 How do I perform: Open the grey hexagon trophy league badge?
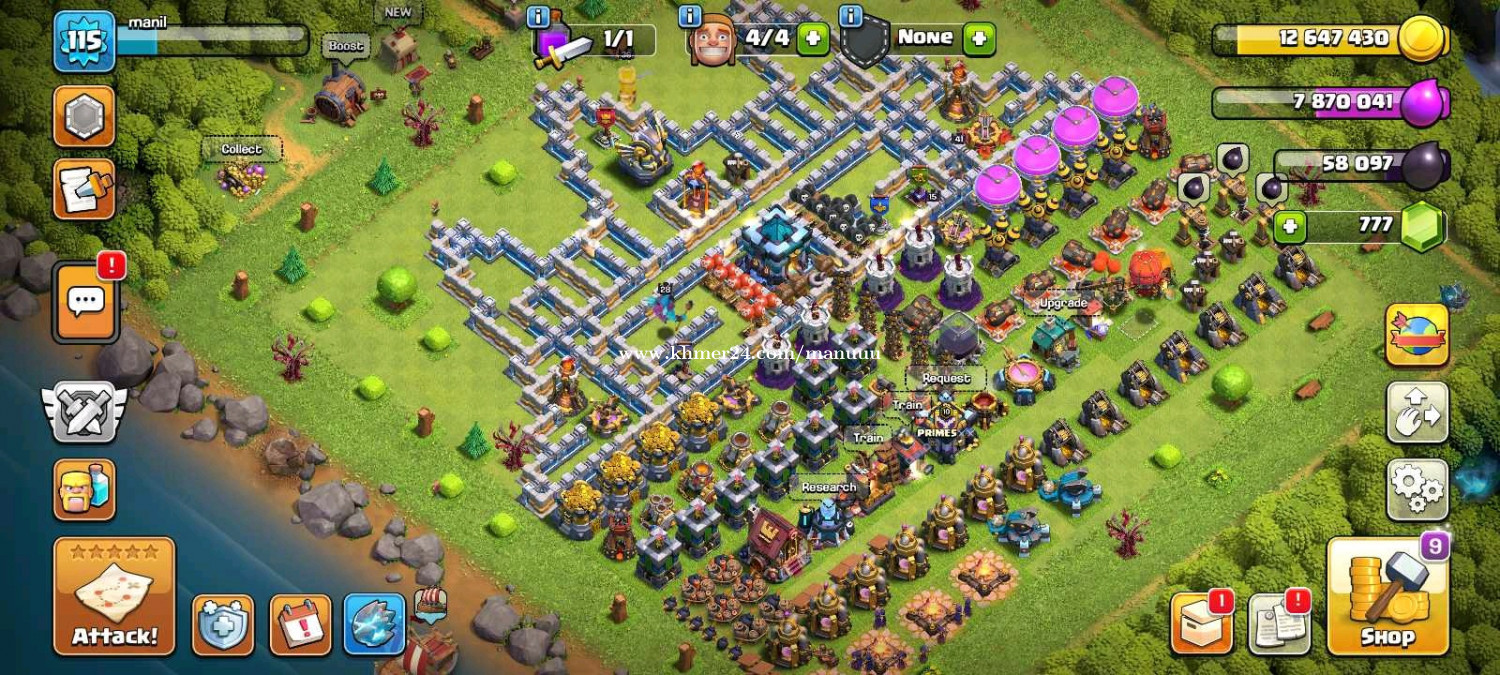[x=84, y=116]
